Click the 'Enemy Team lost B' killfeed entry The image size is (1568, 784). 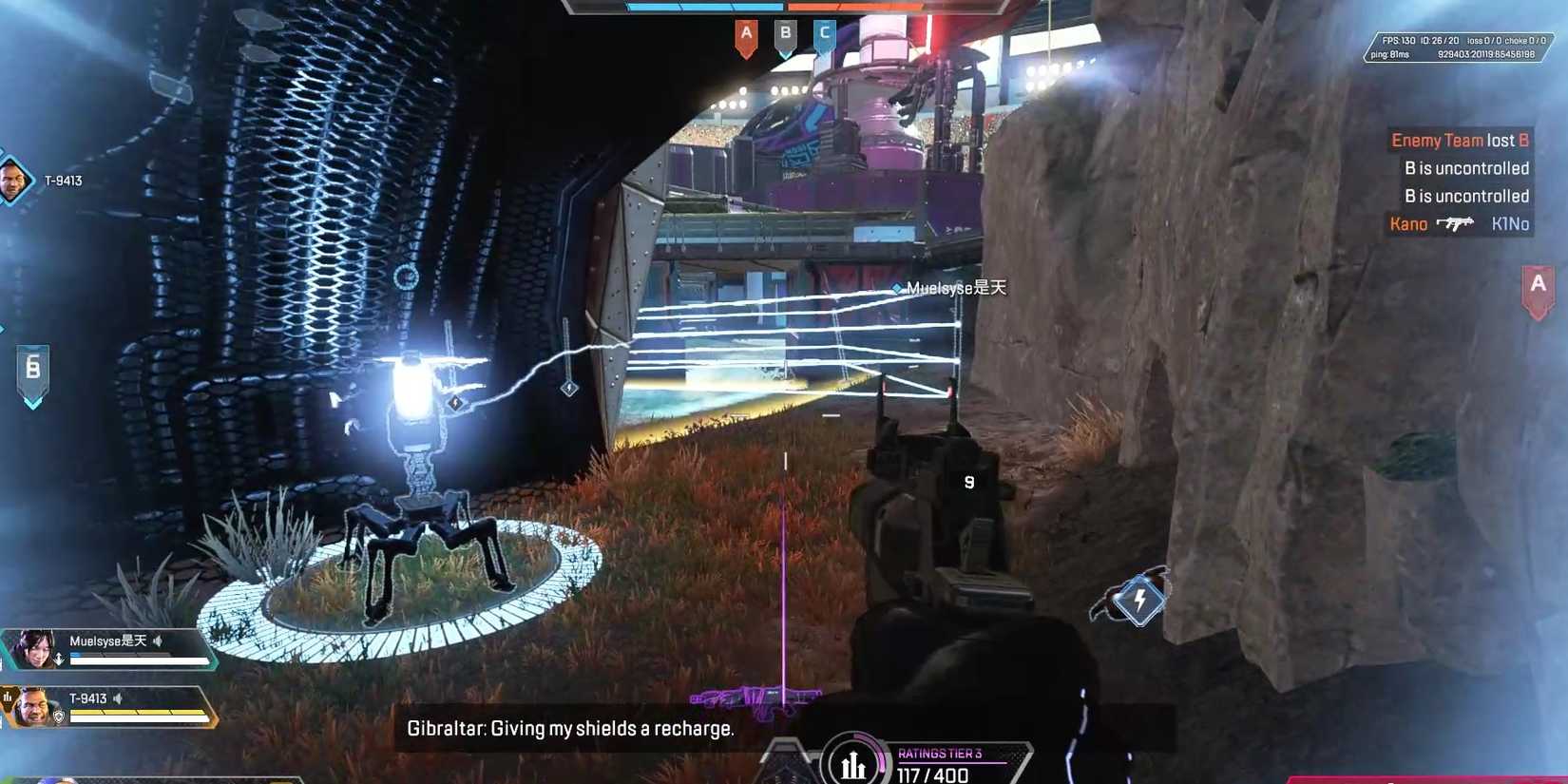coord(1461,140)
